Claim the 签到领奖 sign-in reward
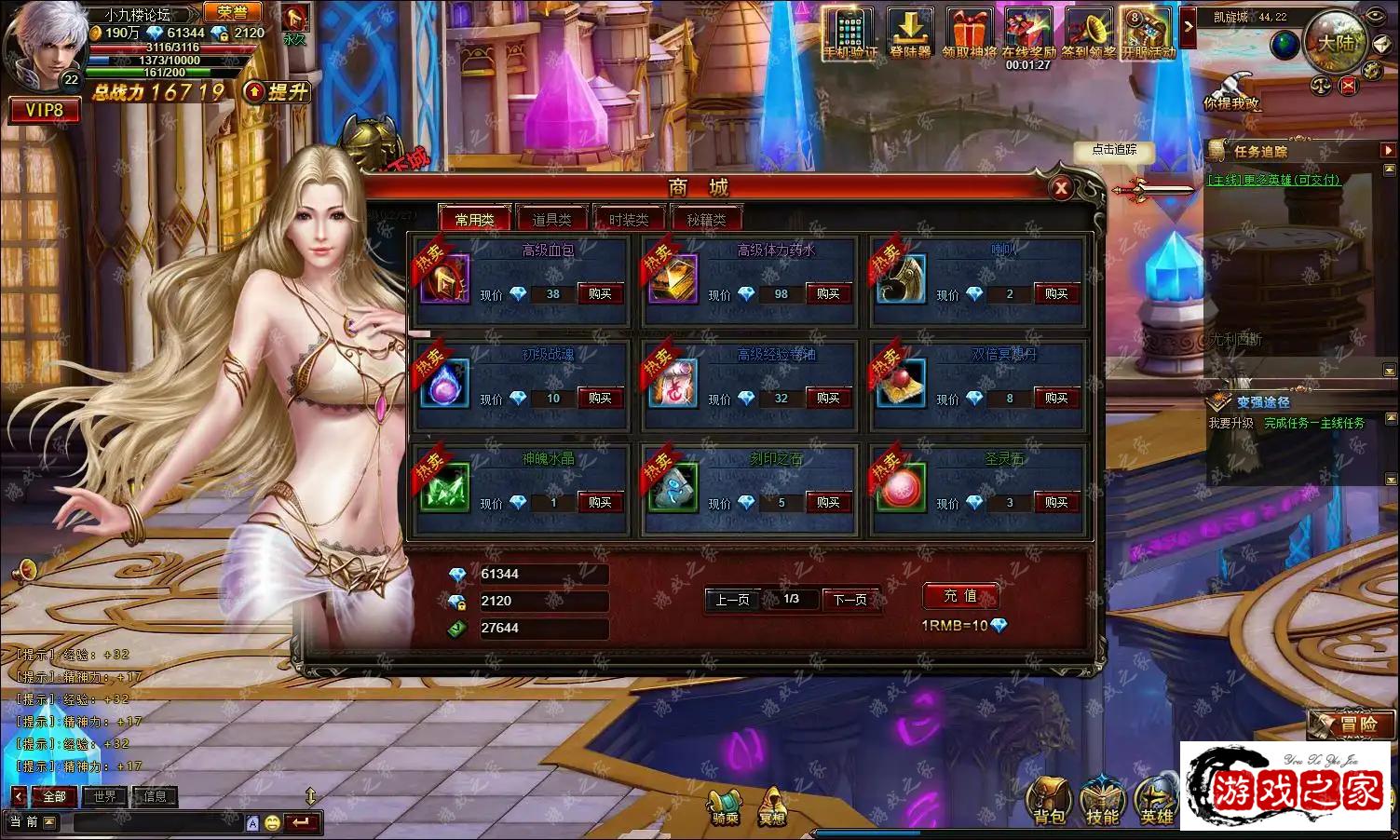 [1088, 34]
